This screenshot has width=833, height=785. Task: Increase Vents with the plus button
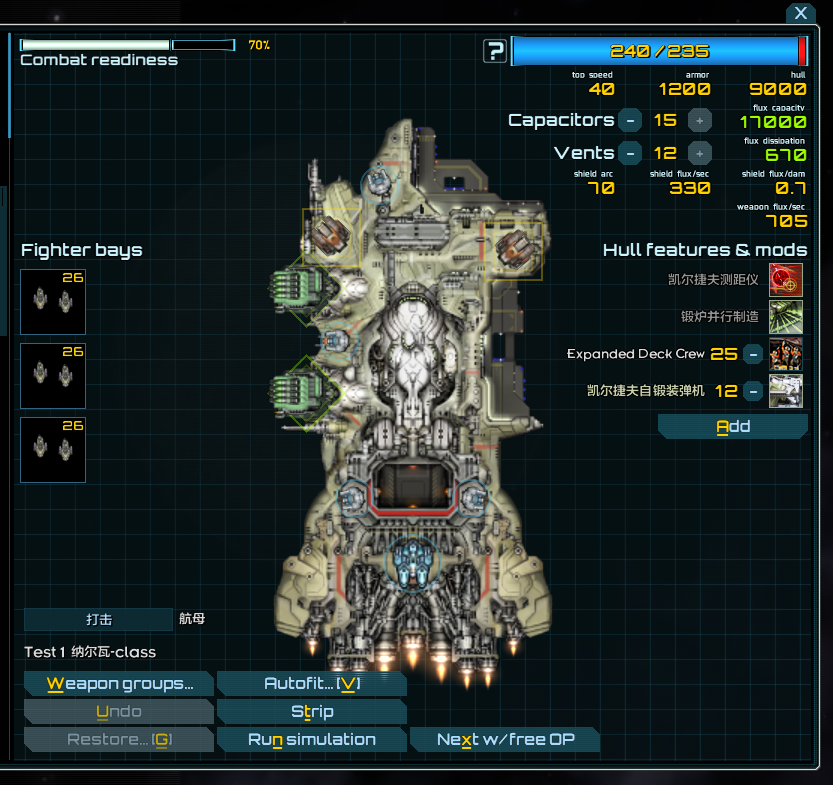coord(700,153)
